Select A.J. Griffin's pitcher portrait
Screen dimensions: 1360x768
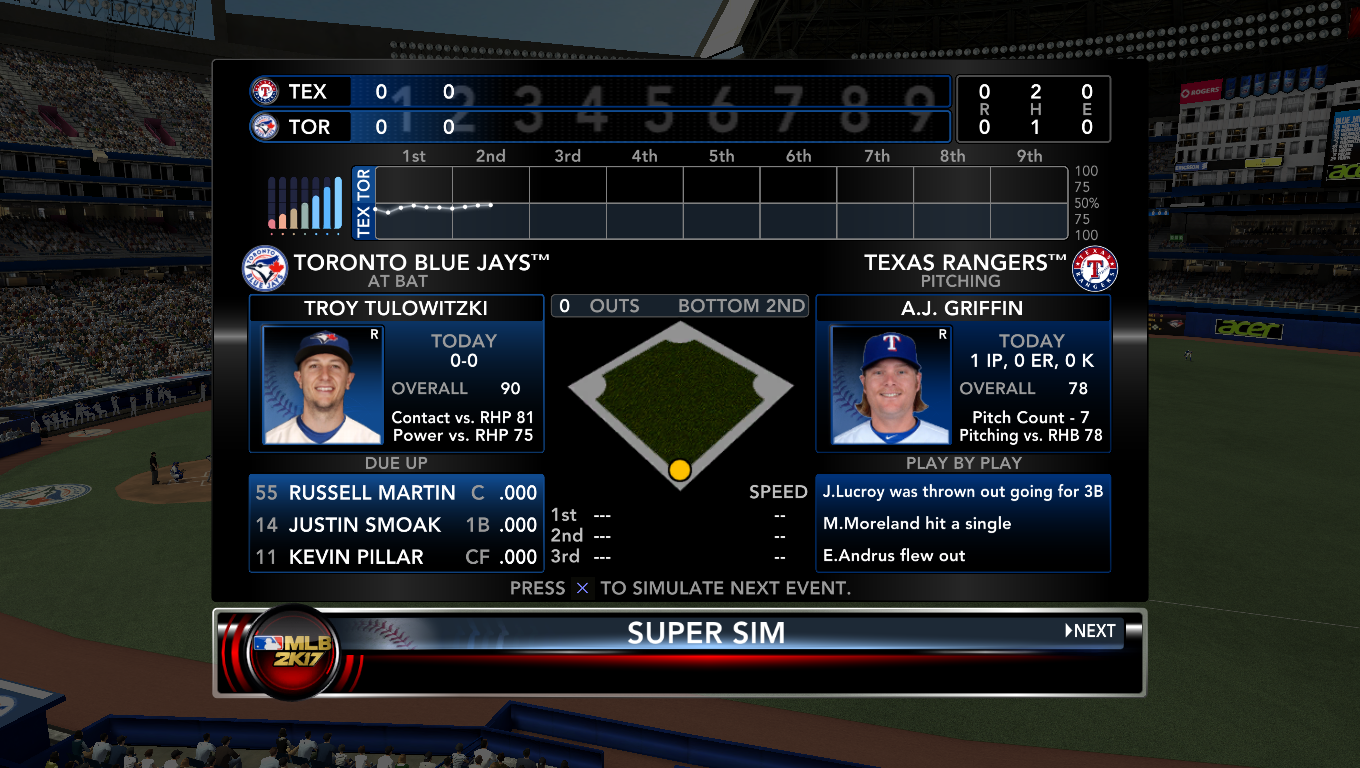[x=890, y=385]
